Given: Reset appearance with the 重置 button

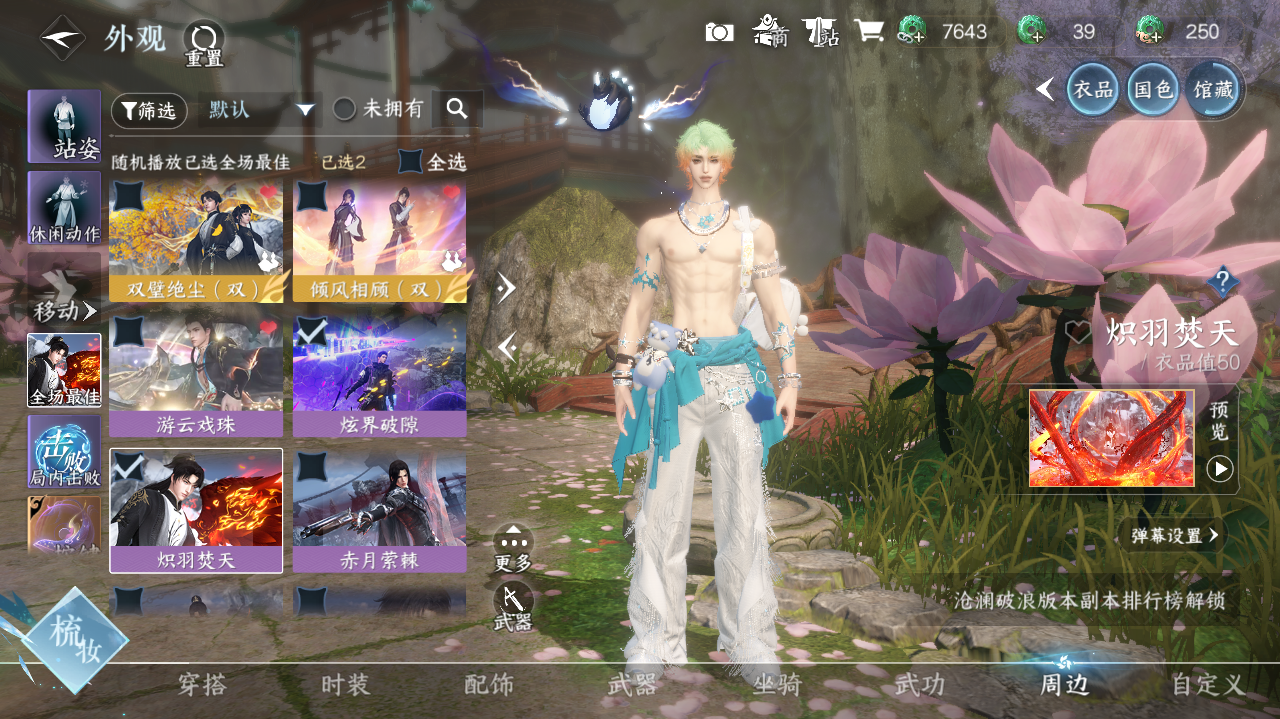Looking at the screenshot, I should click(x=203, y=44).
